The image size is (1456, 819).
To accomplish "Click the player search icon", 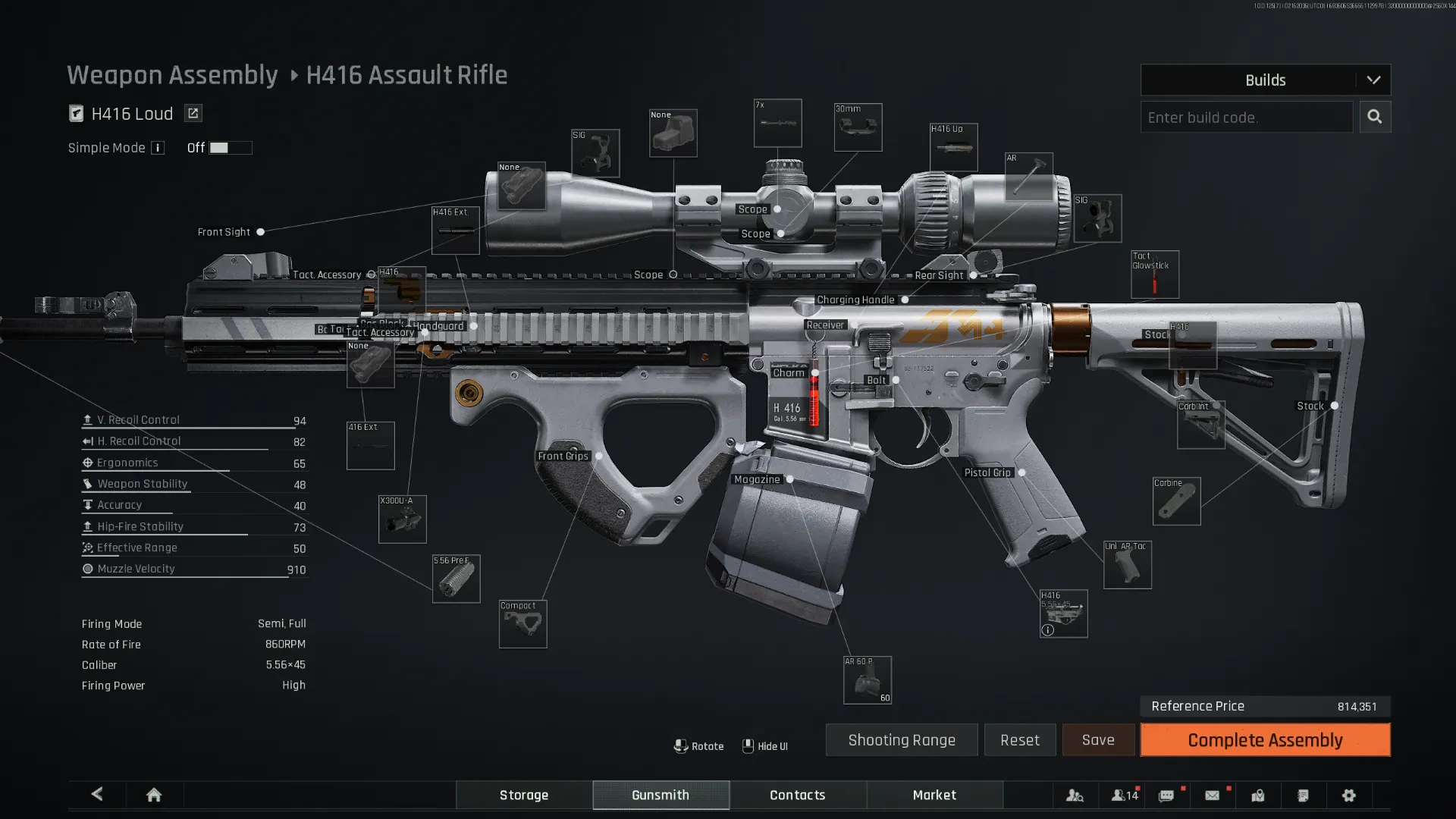I will 1075,795.
